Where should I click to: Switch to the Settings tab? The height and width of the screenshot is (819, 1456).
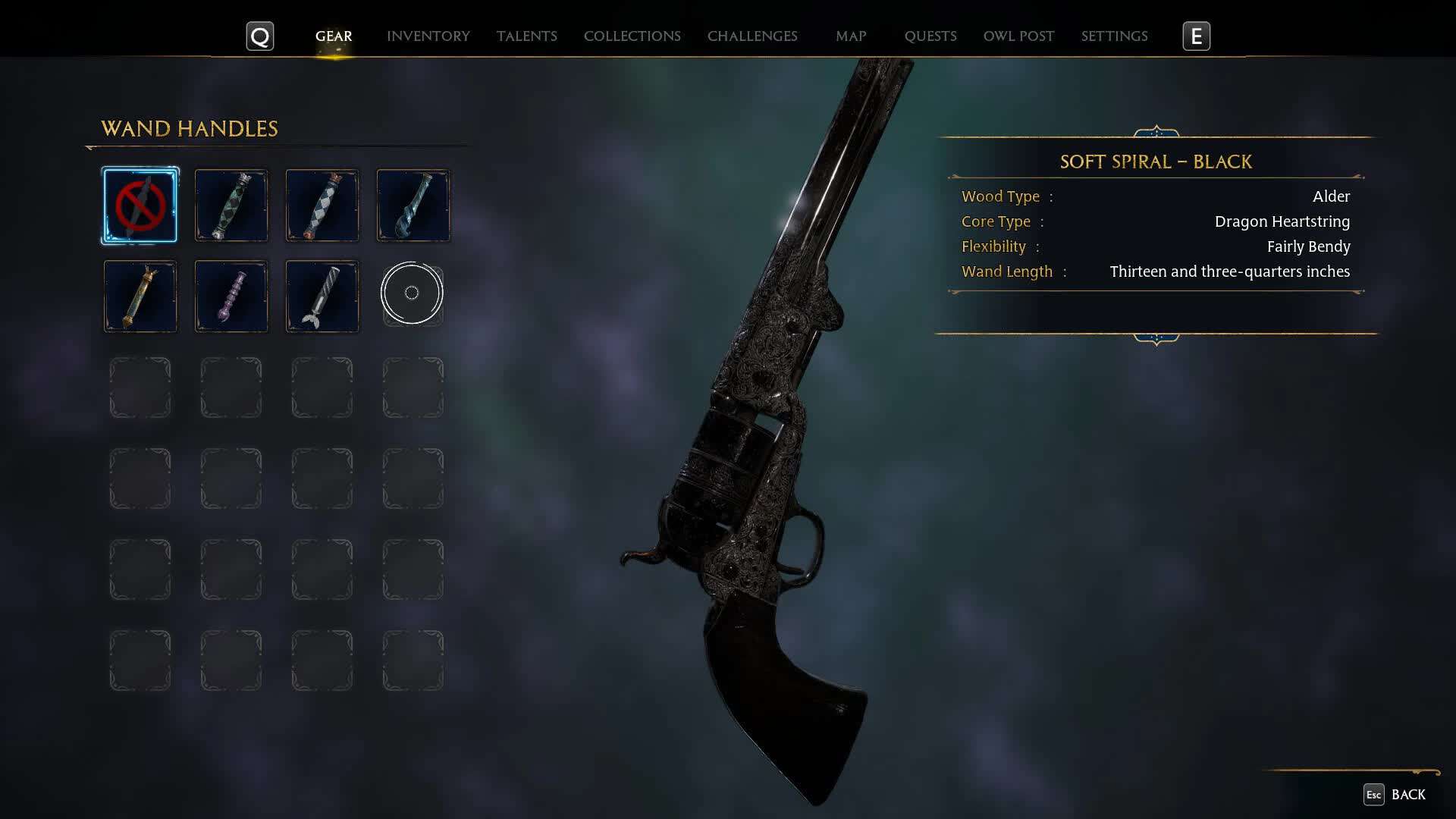(1113, 36)
